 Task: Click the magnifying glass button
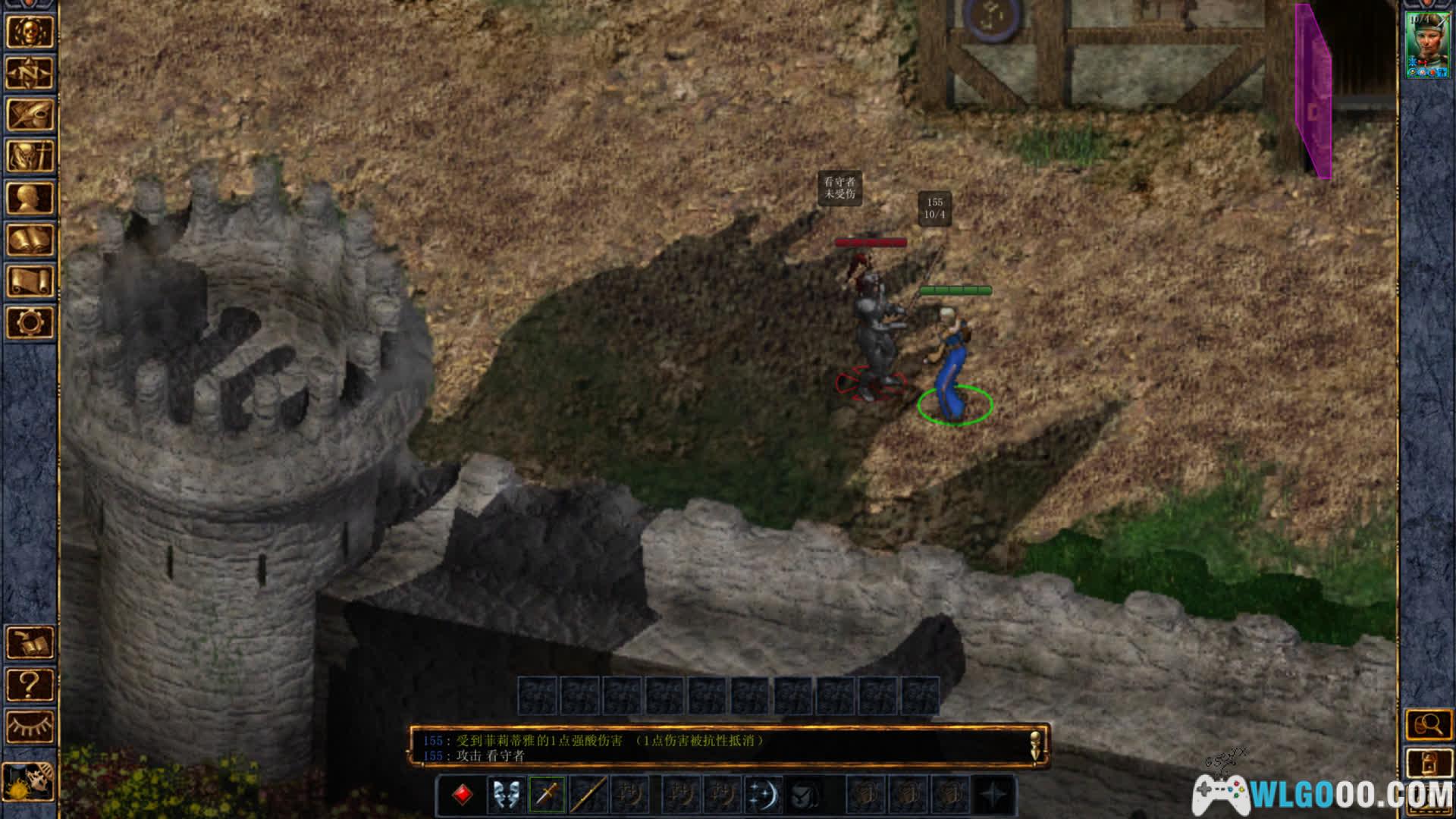[x=1429, y=725]
